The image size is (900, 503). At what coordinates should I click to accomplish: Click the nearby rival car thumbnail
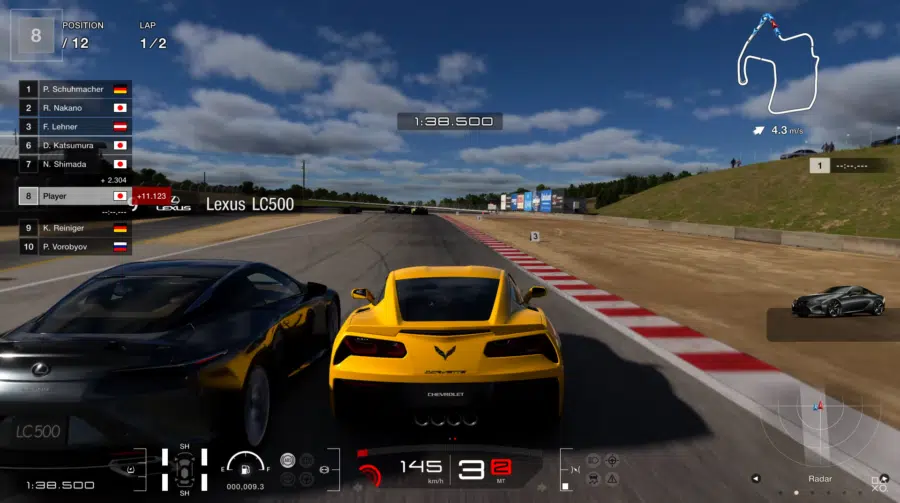[x=837, y=302]
